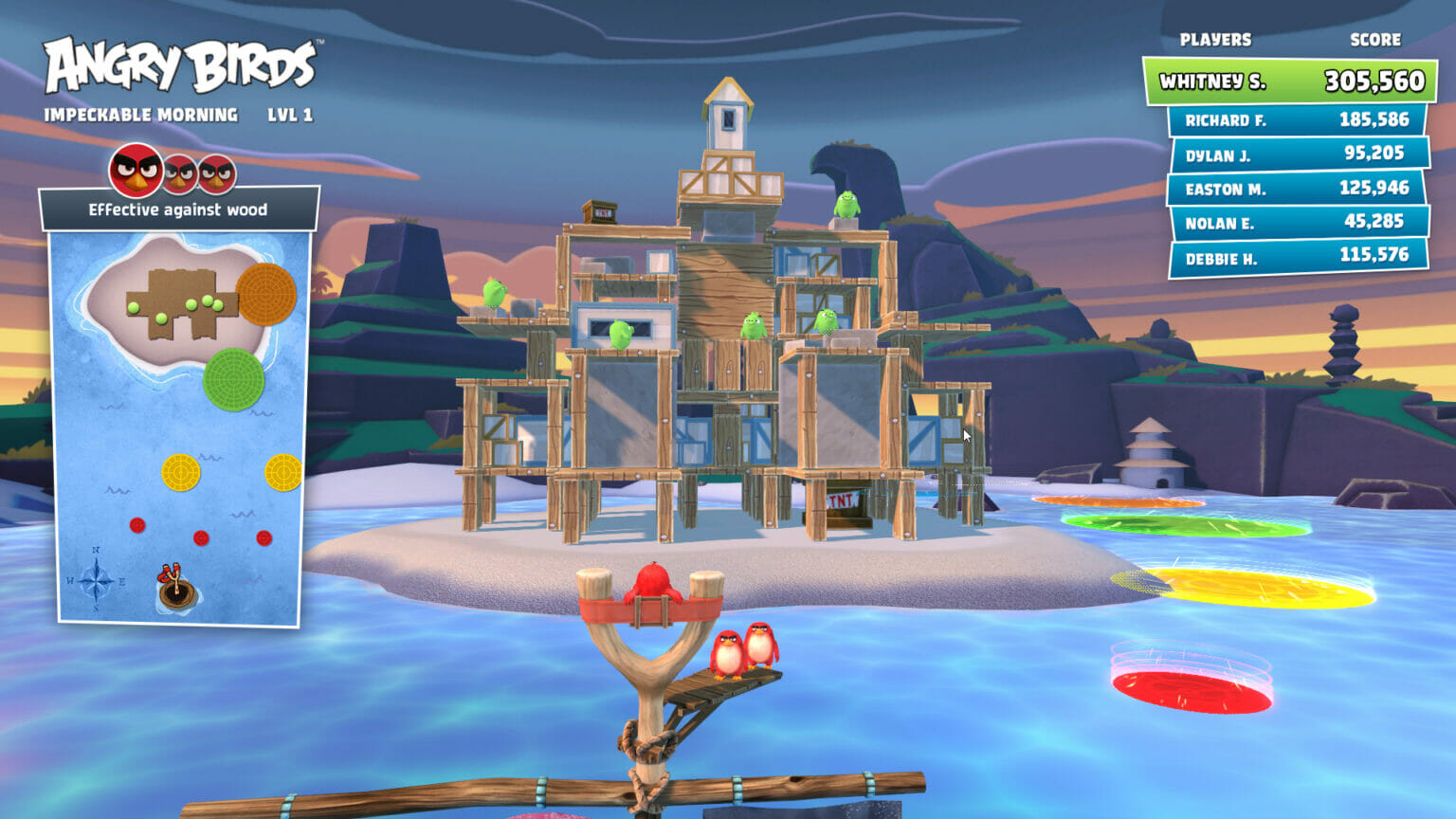The image size is (1456, 819).
Task: Click the left yellow circle on the minimap
Action: pyautogui.click(x=179, y=472)
